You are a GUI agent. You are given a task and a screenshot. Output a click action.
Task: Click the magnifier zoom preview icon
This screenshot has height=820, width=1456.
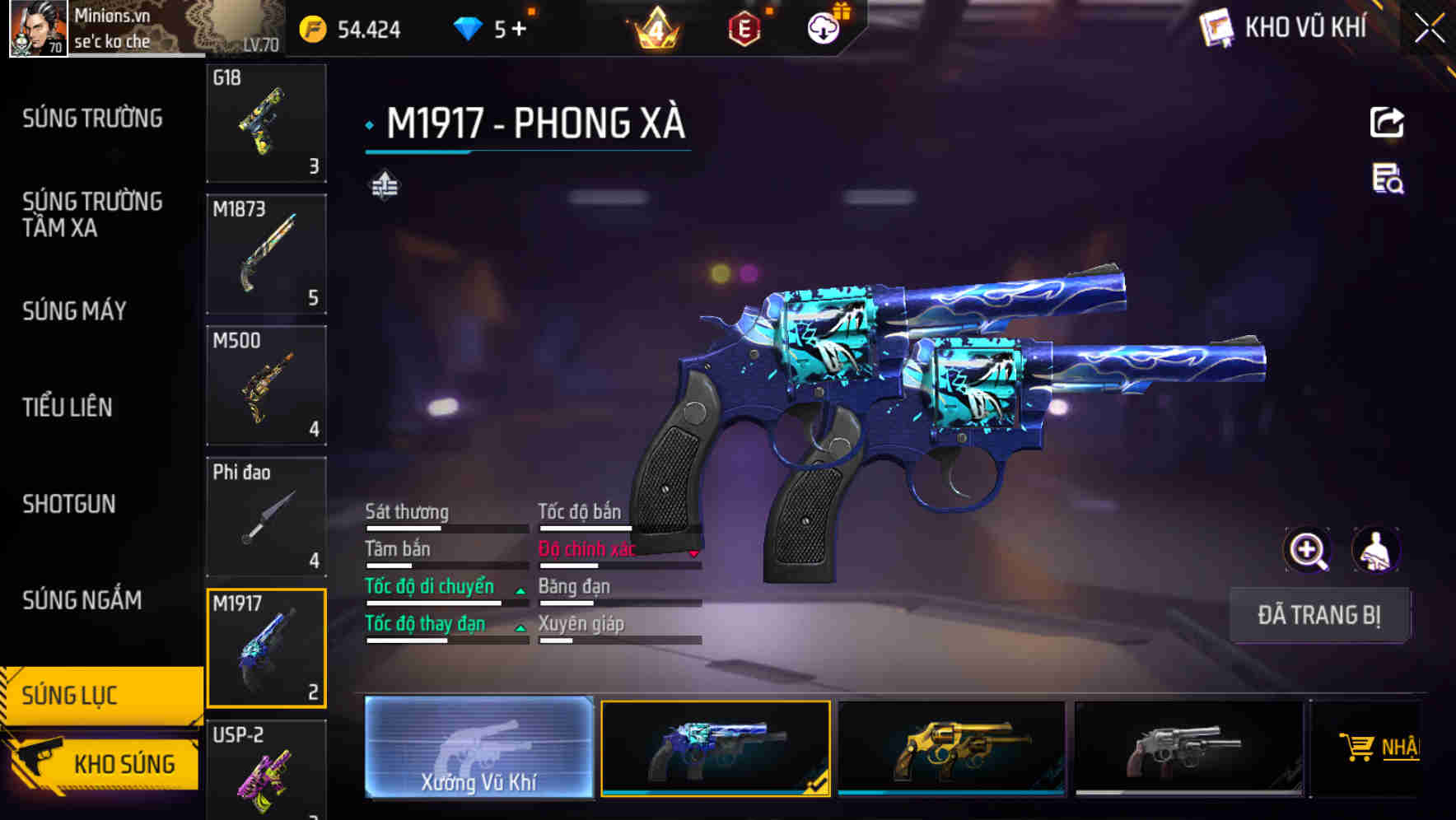point(1307,550)
